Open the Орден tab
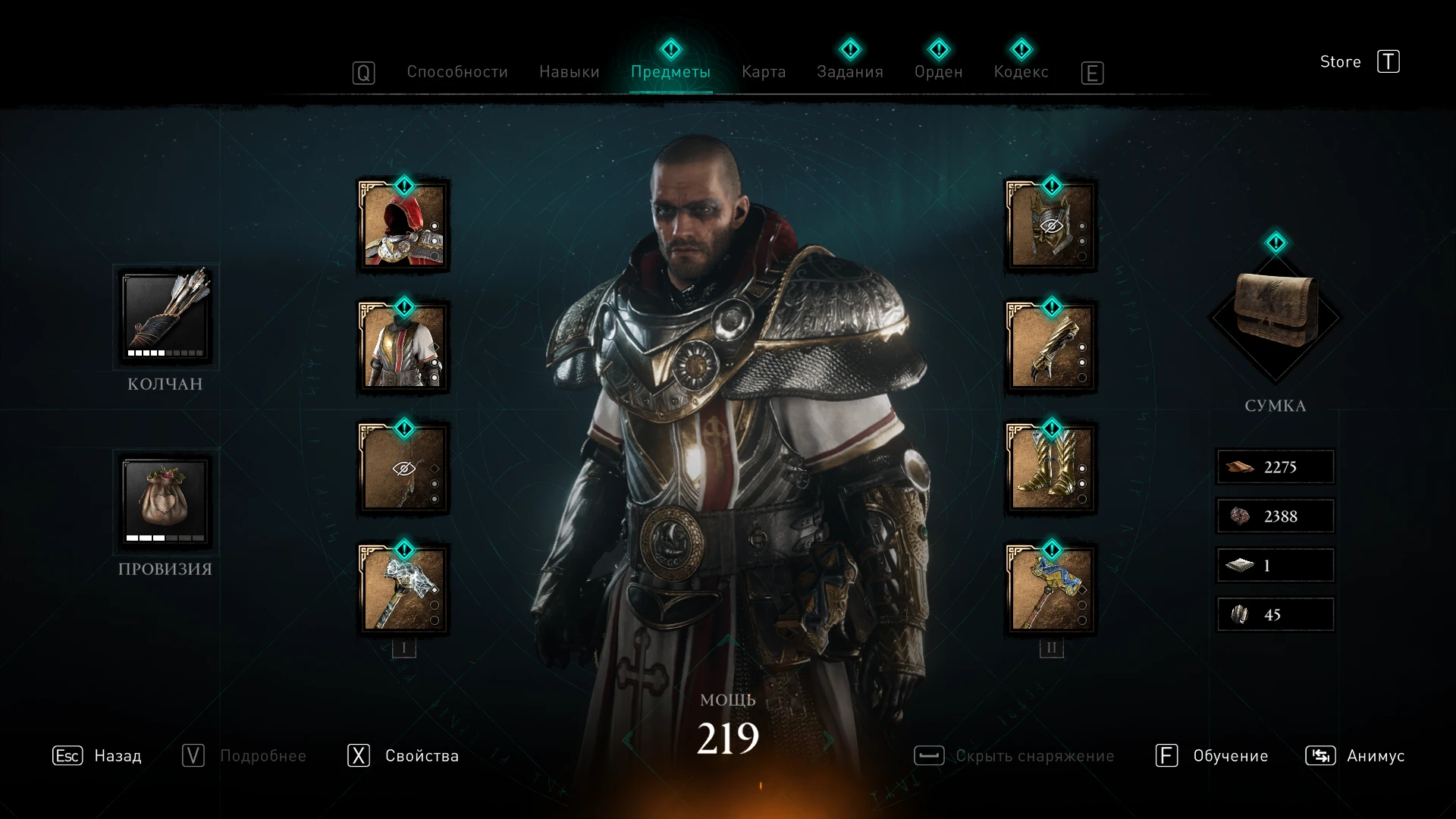Image resolution: width=1456 pixels, height=819 pixels. (940, 72)
